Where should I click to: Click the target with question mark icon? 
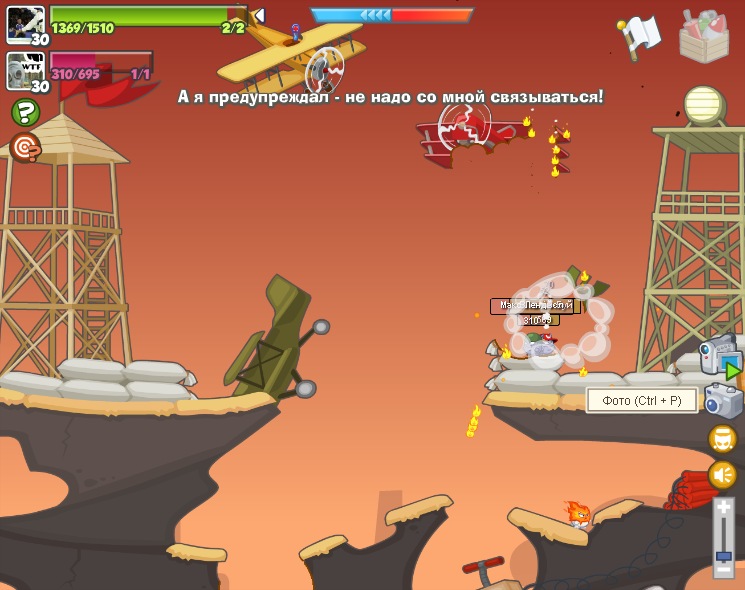pyautogui.click(x=25, y=148)
